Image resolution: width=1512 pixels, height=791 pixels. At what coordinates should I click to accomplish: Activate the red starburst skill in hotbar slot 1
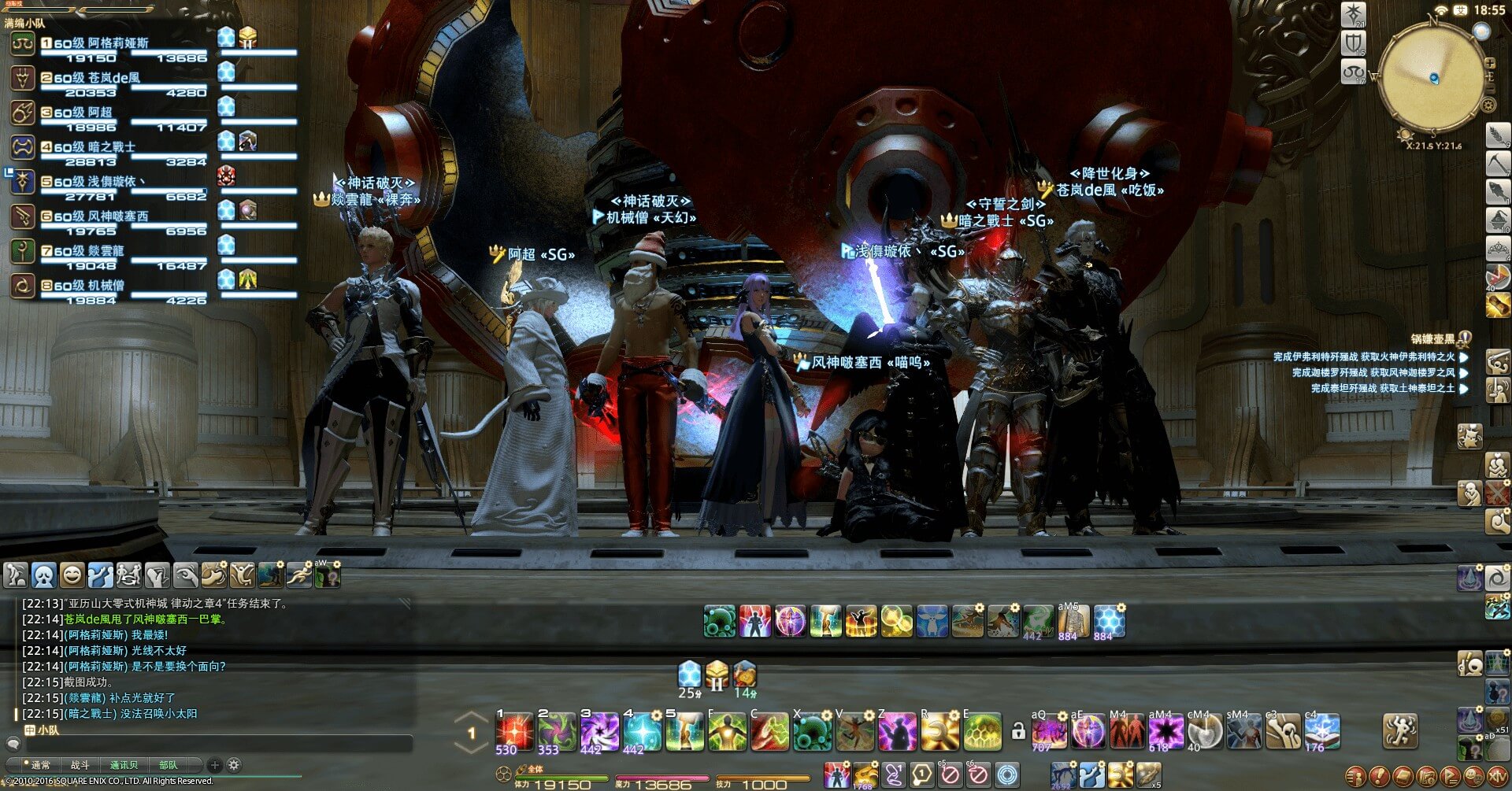tap(514, 732)
